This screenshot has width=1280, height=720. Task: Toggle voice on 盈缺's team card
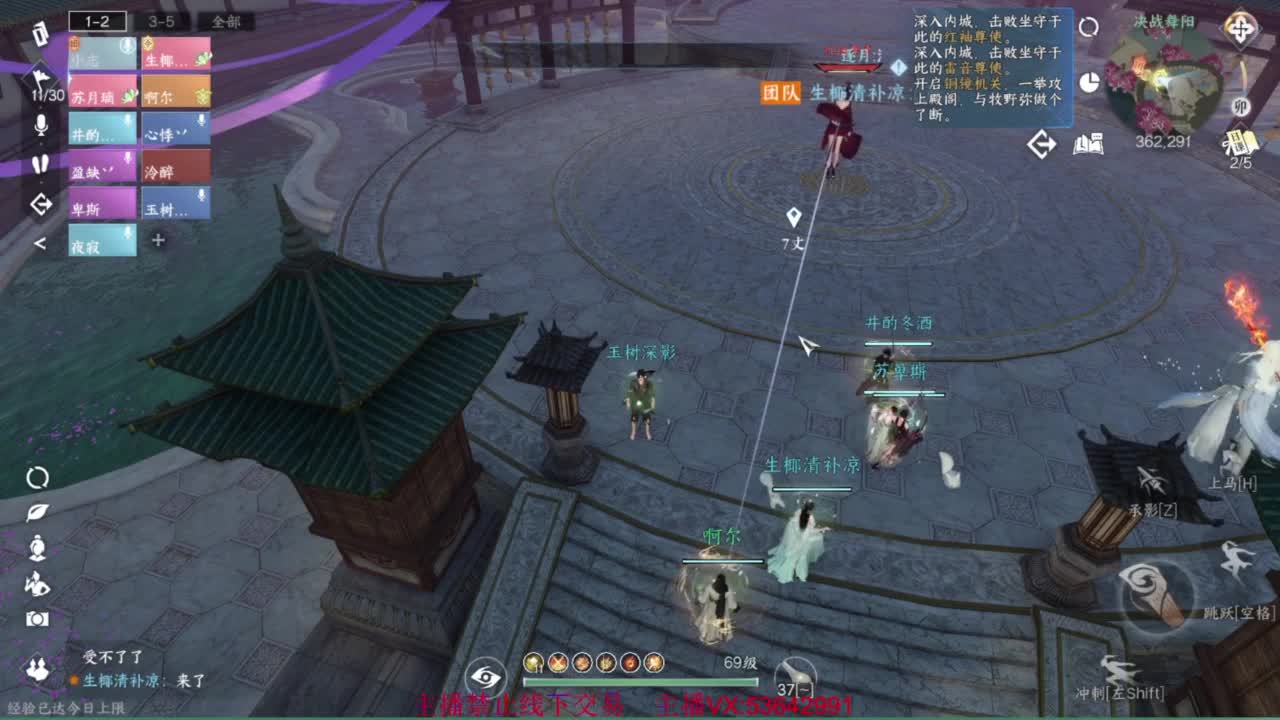[127, 159]
